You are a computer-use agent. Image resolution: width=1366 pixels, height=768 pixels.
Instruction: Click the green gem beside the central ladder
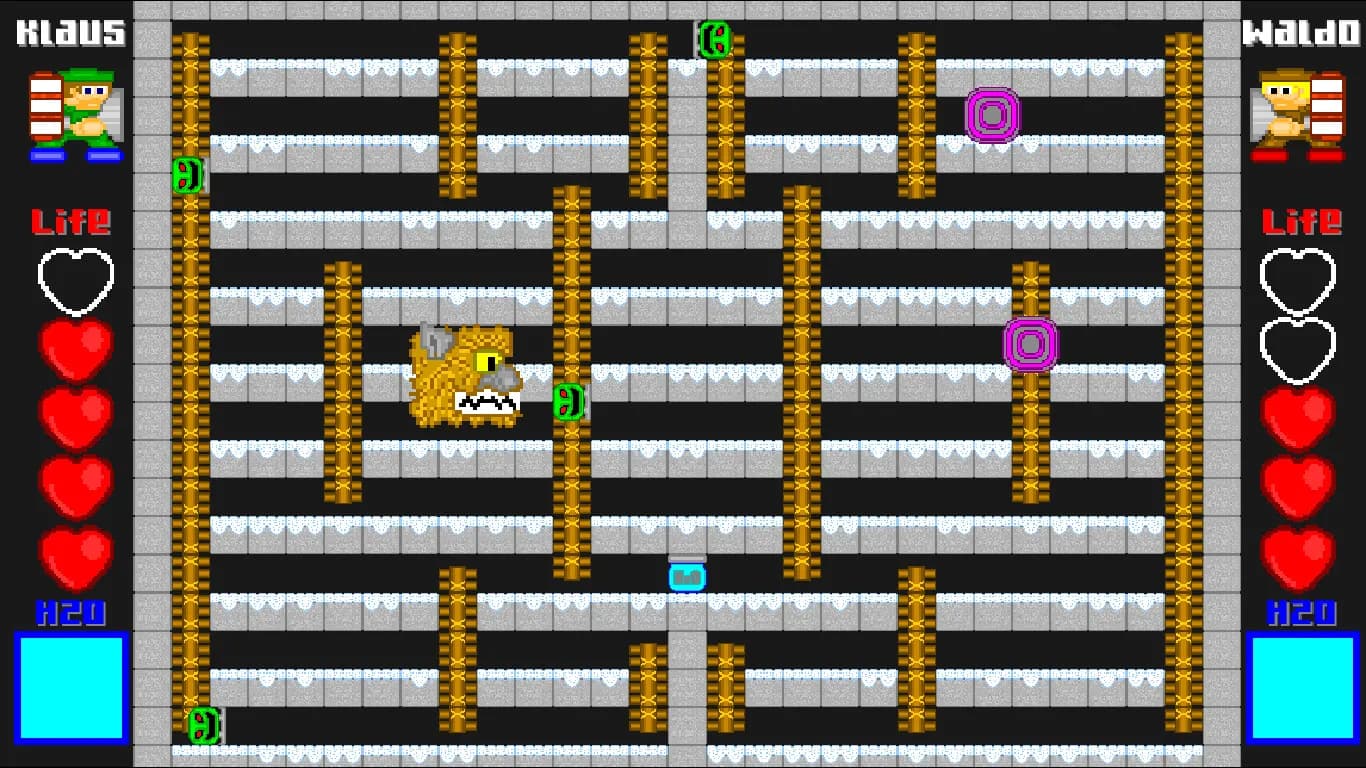[x=568, y=403]
